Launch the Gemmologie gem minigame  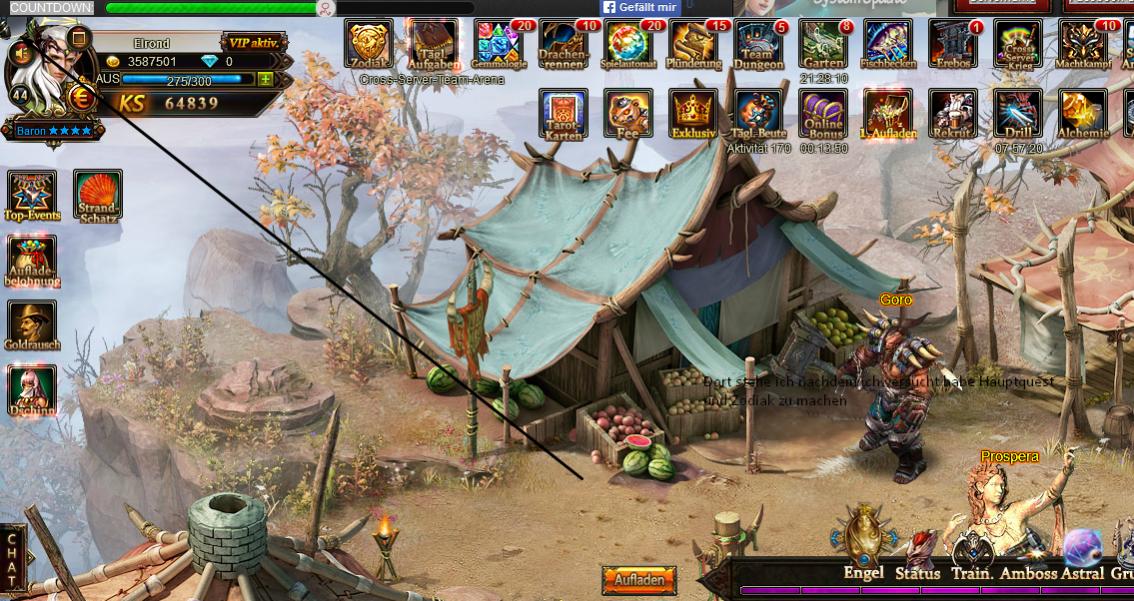[x=498, y=44]
